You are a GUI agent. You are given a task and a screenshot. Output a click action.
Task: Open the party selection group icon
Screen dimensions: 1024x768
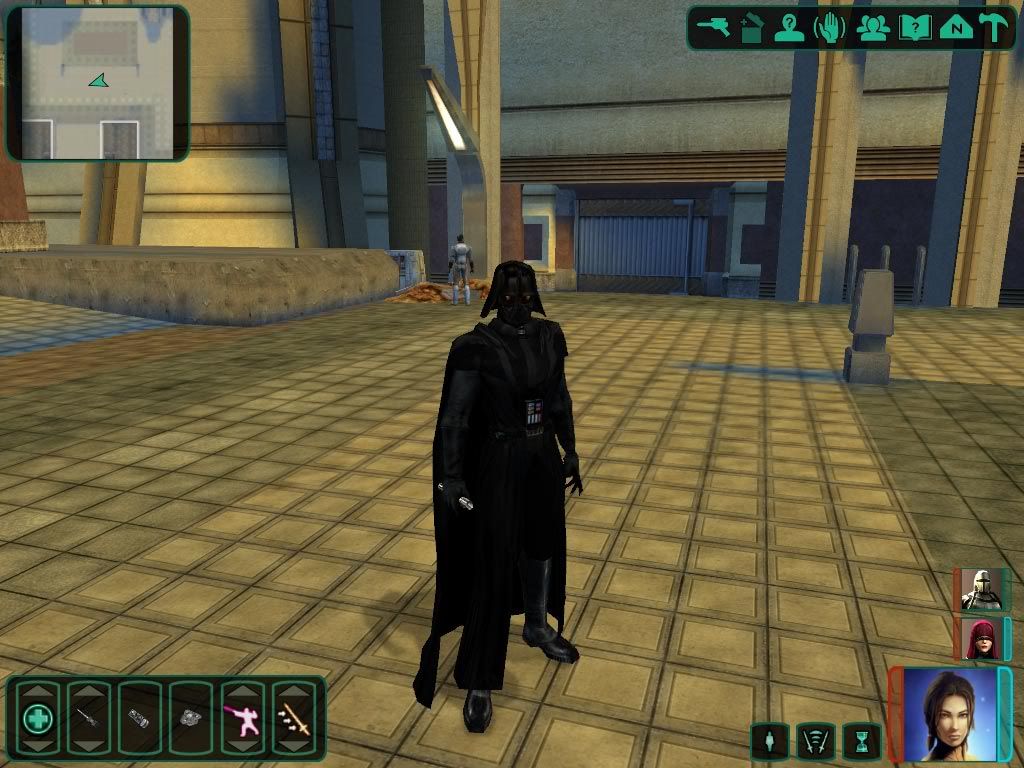[x=872, y=27]
